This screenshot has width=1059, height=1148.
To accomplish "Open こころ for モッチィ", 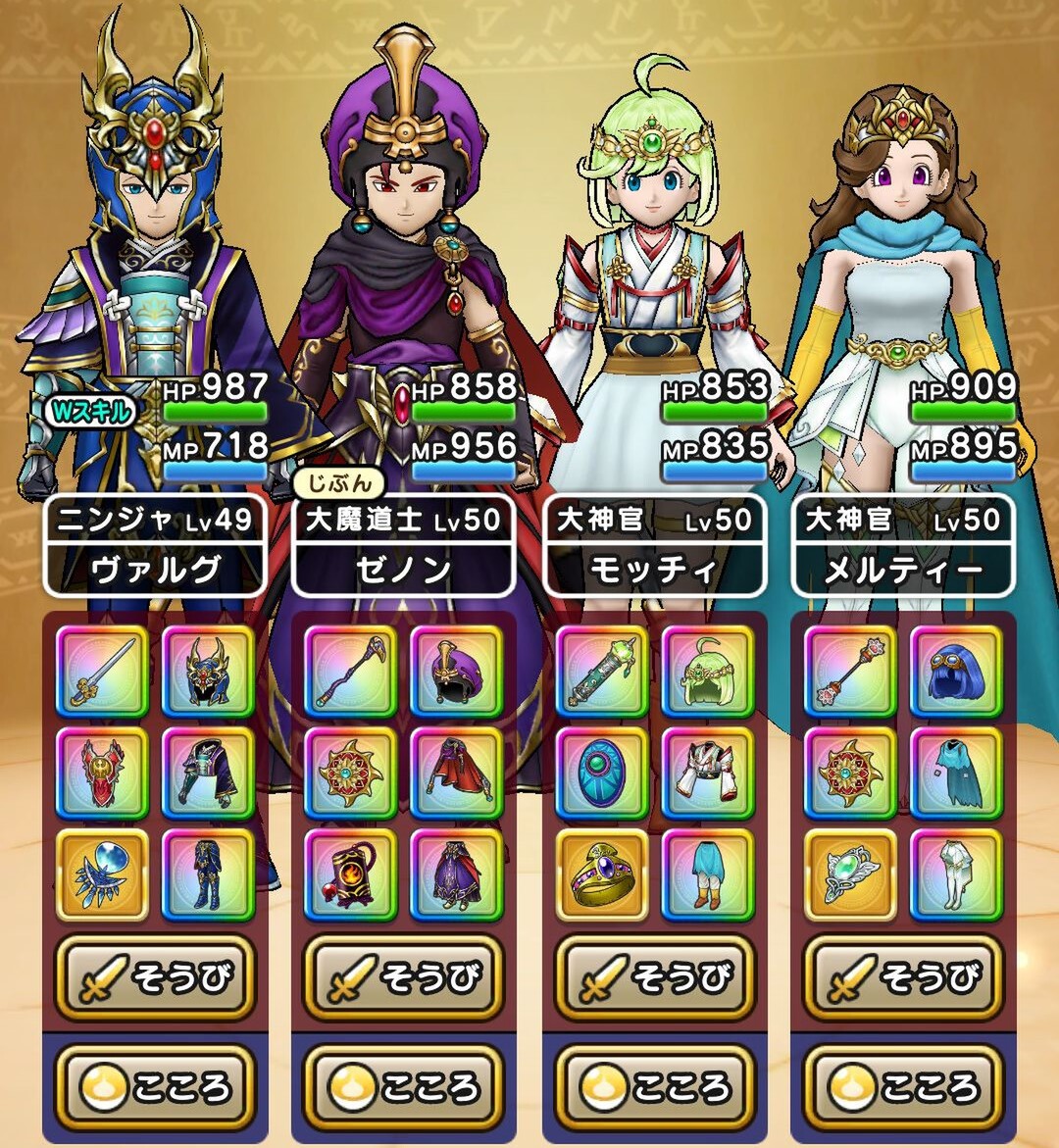I will point(653,1086).
